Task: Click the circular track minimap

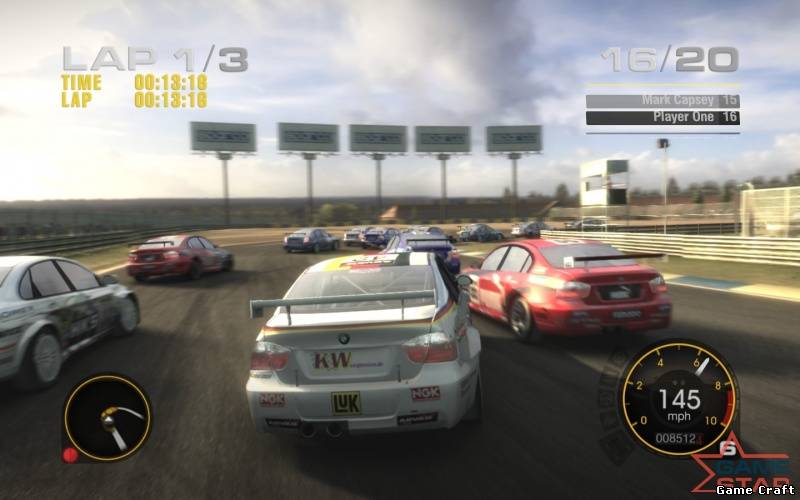Action: [x=107, y=417]
